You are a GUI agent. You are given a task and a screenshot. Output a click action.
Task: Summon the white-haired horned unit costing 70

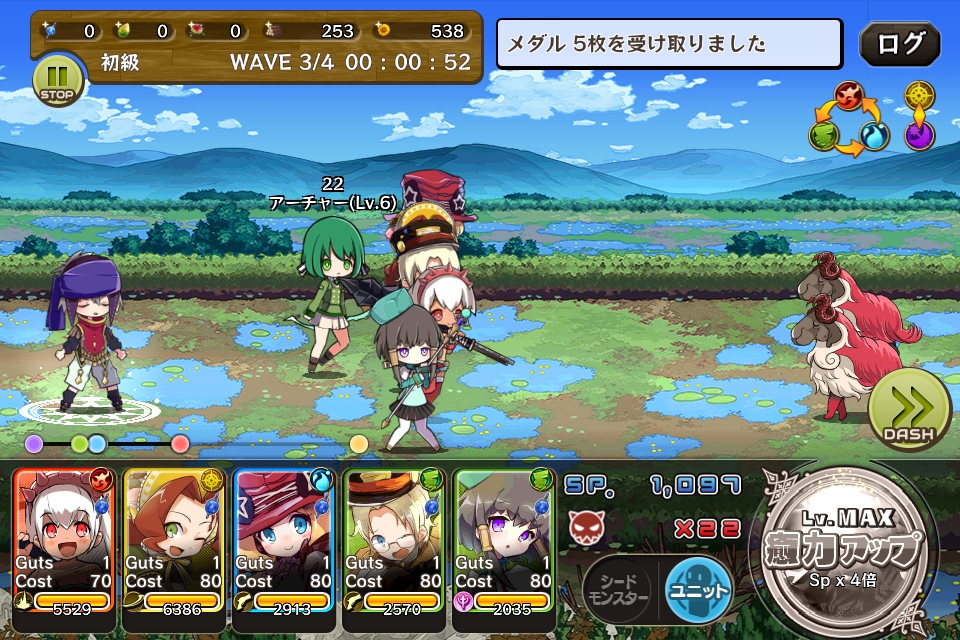pos(65,540)
